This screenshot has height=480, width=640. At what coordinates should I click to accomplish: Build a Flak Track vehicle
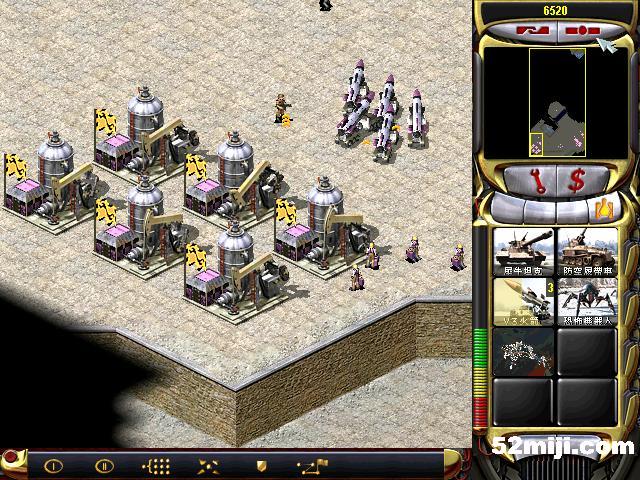[587, 251]
